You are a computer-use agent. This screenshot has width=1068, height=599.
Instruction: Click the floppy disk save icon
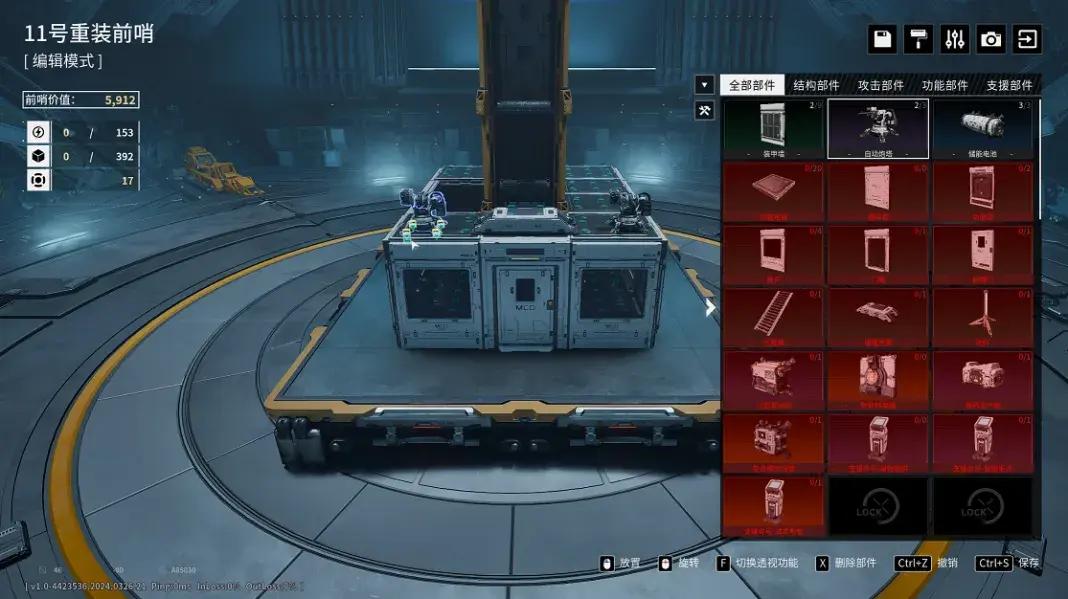click(x=882, y=39)
